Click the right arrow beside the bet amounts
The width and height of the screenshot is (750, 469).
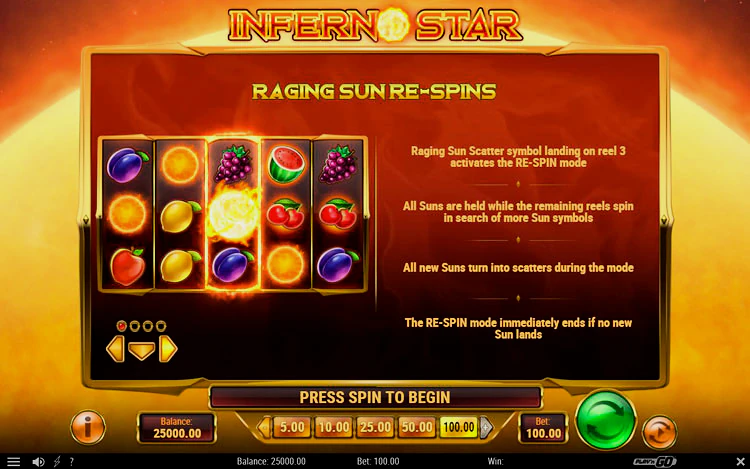[486, 428]
